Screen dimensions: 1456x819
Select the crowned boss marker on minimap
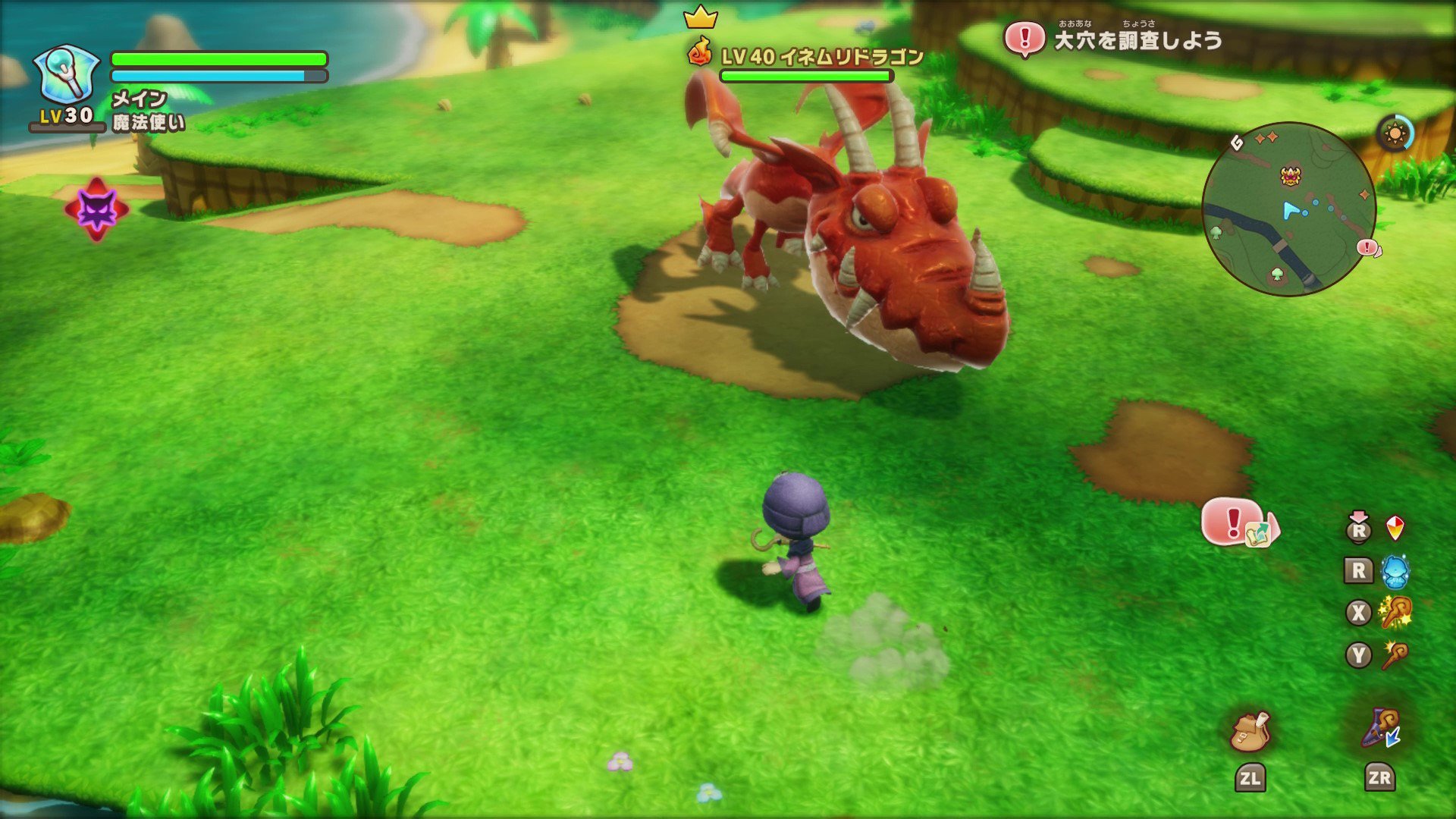click(x=1290, y=177)
